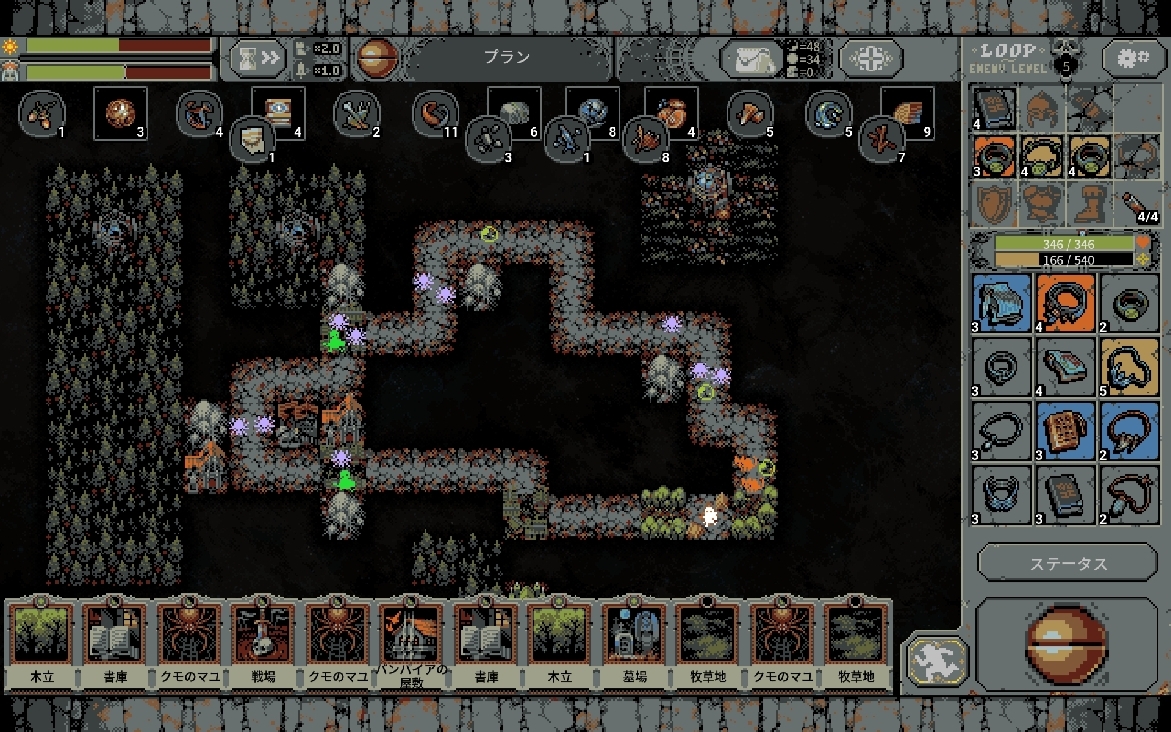Click the cross emblem button in top bar

[x=871, y=59]
